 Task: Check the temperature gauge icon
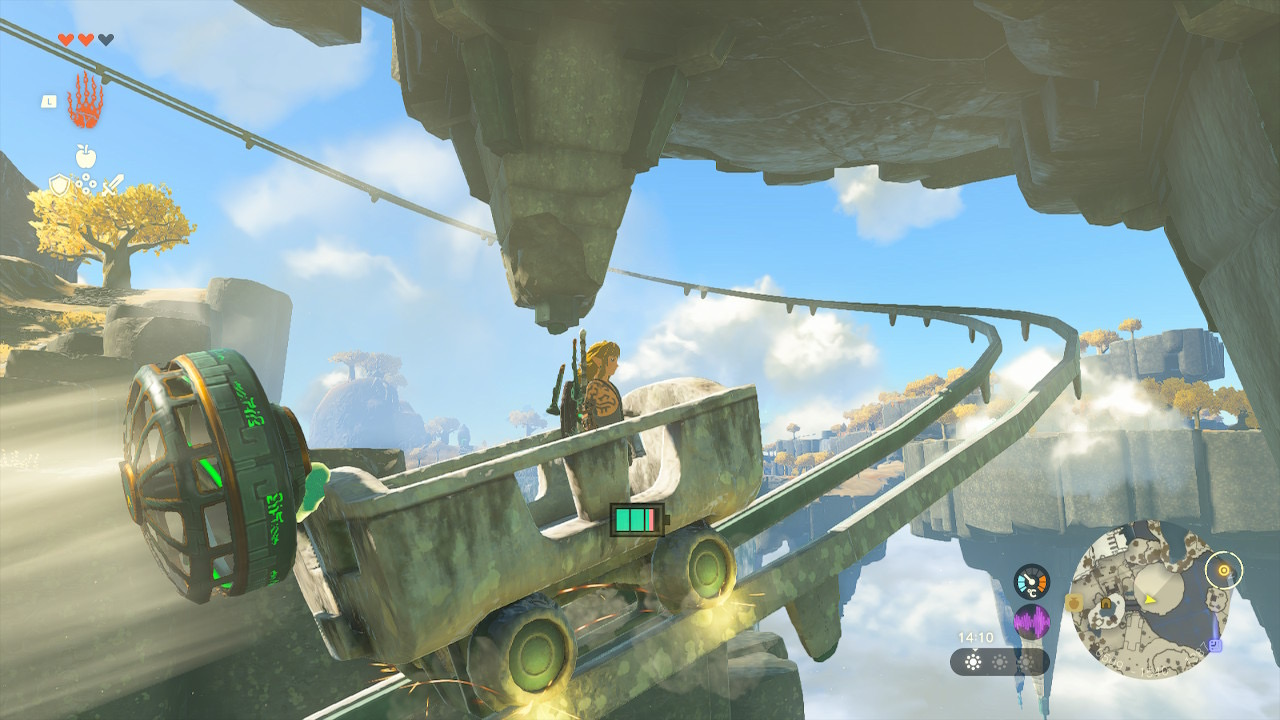pos(1031,582)
